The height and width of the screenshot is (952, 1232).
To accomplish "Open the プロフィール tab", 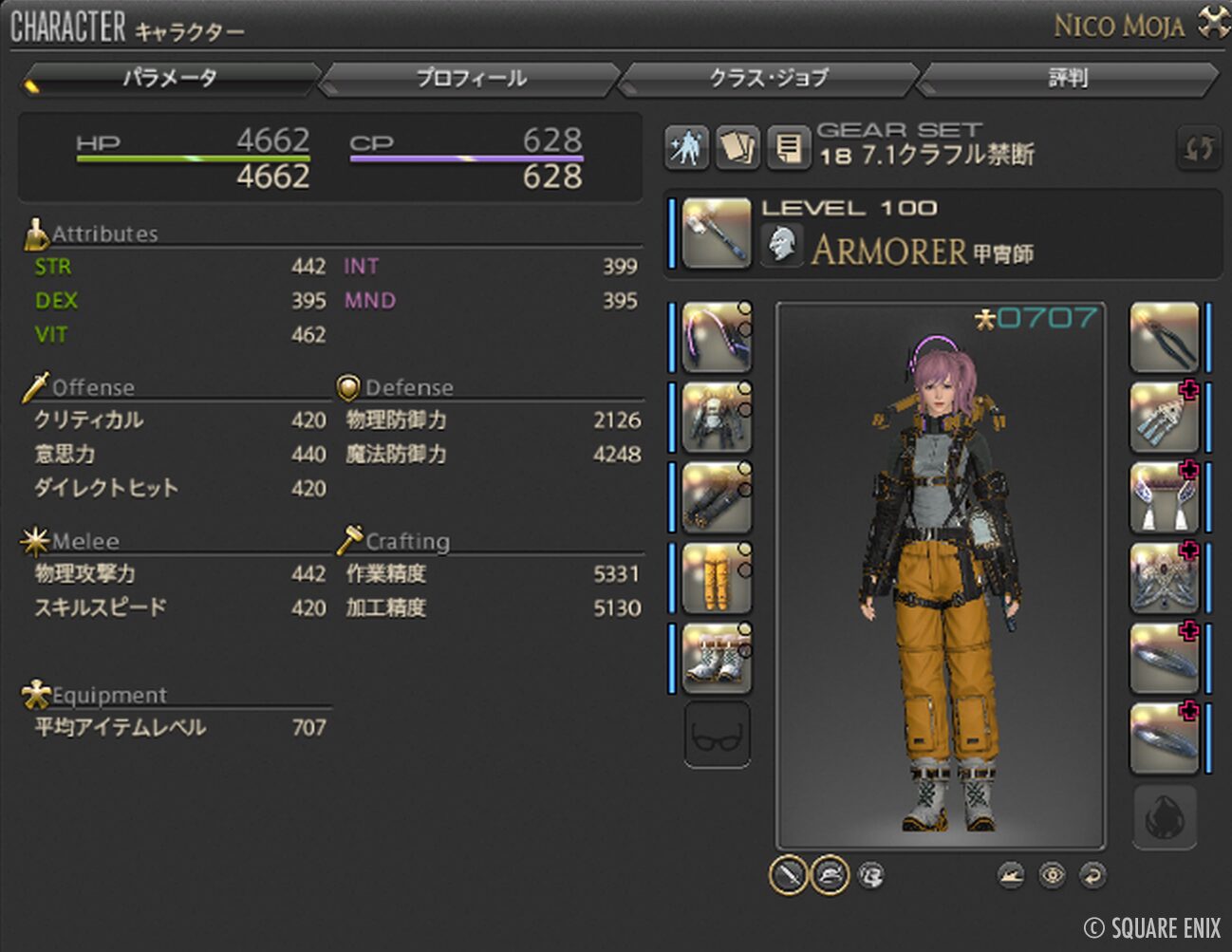I will coord(471,78).
